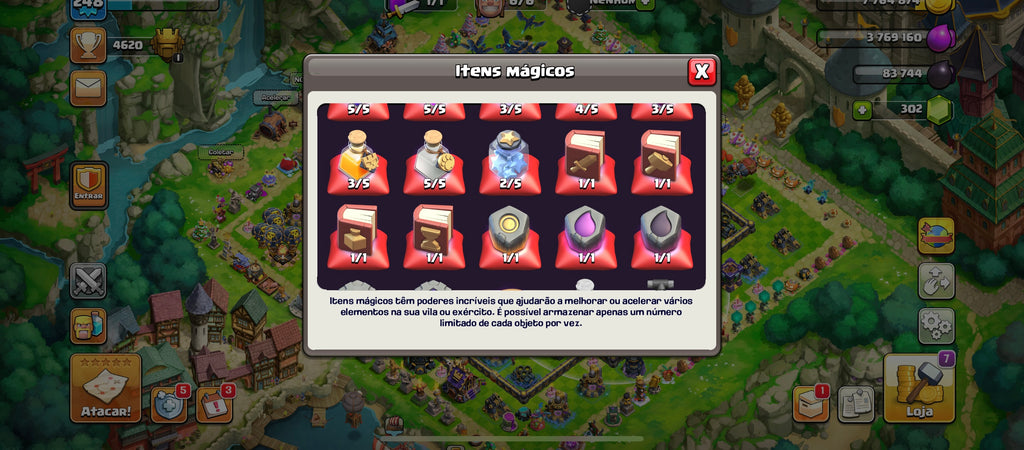Select the white pet potion
This screenshot has width=1024, height=450.
click(x=434, y=158)
